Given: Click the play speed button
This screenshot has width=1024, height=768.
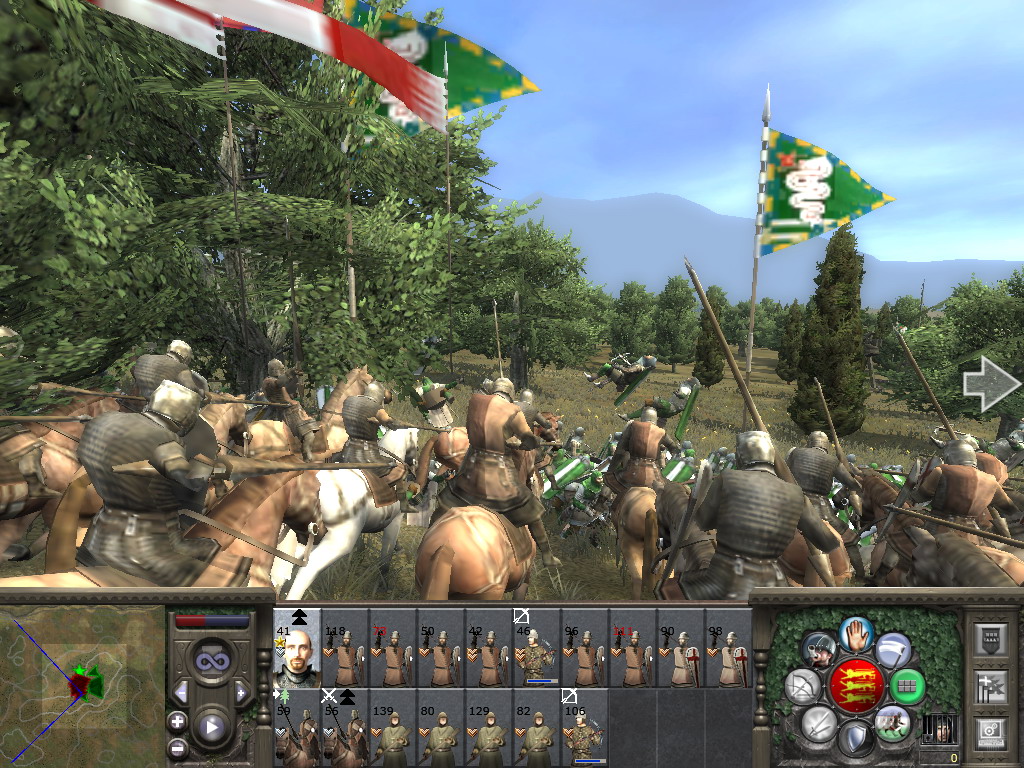Looking at the screenshot, I should pos(211,728).
